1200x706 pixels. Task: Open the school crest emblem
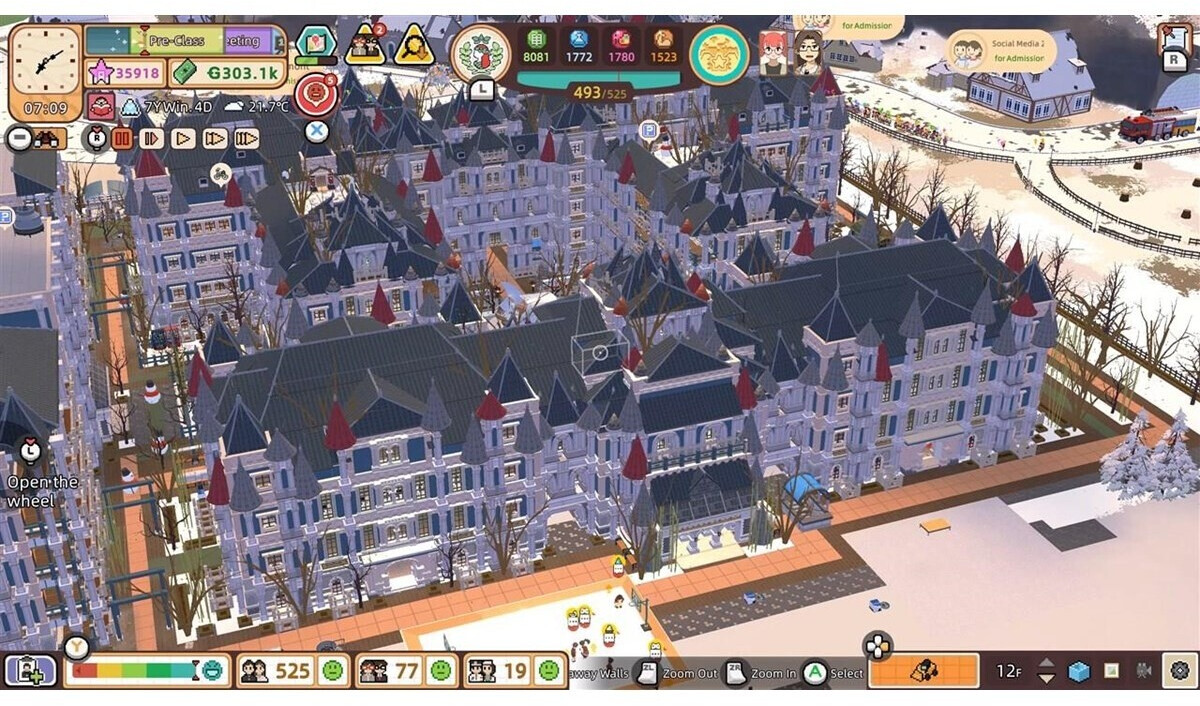(481, 53)
